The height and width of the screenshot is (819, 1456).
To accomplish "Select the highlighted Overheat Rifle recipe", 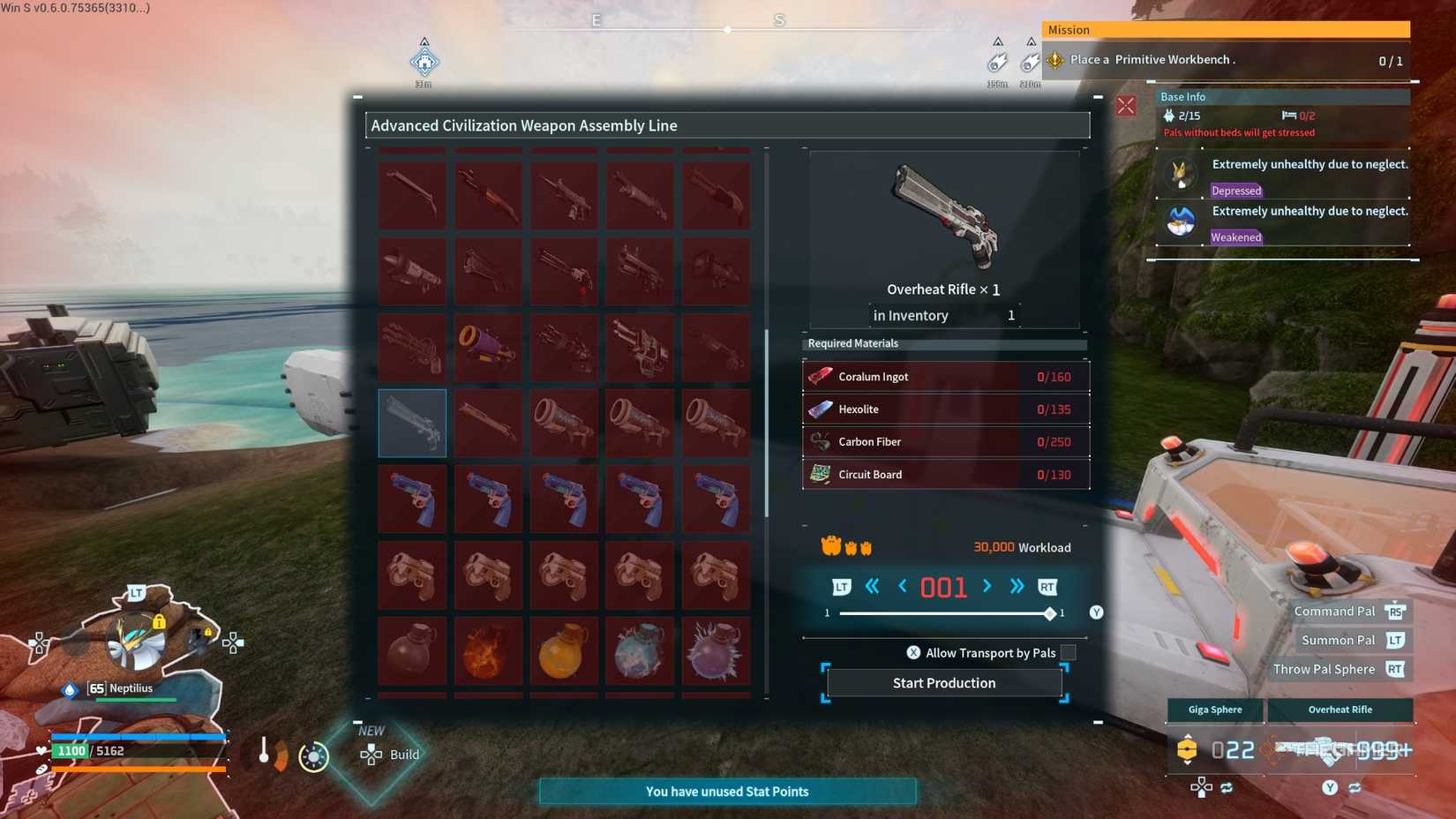I will pyautogui.click(x=411, y=423).
